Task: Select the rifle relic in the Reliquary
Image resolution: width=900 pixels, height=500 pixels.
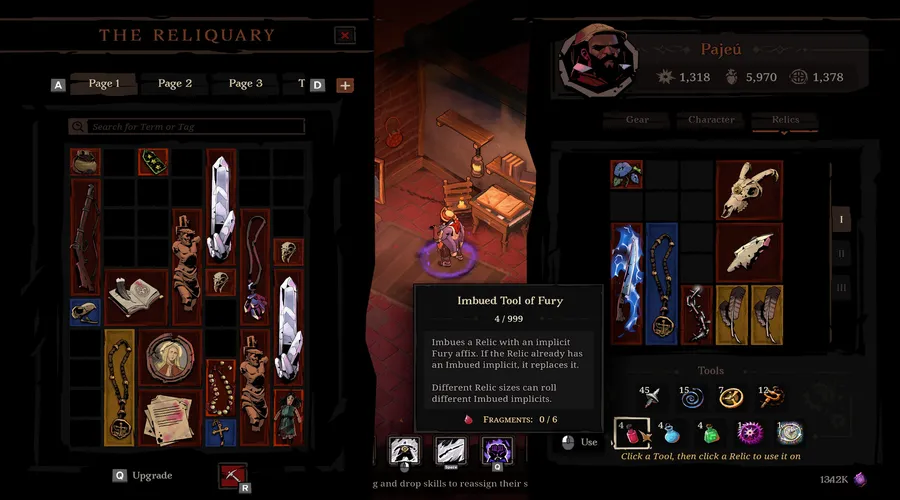Action: tap(84, 238)
